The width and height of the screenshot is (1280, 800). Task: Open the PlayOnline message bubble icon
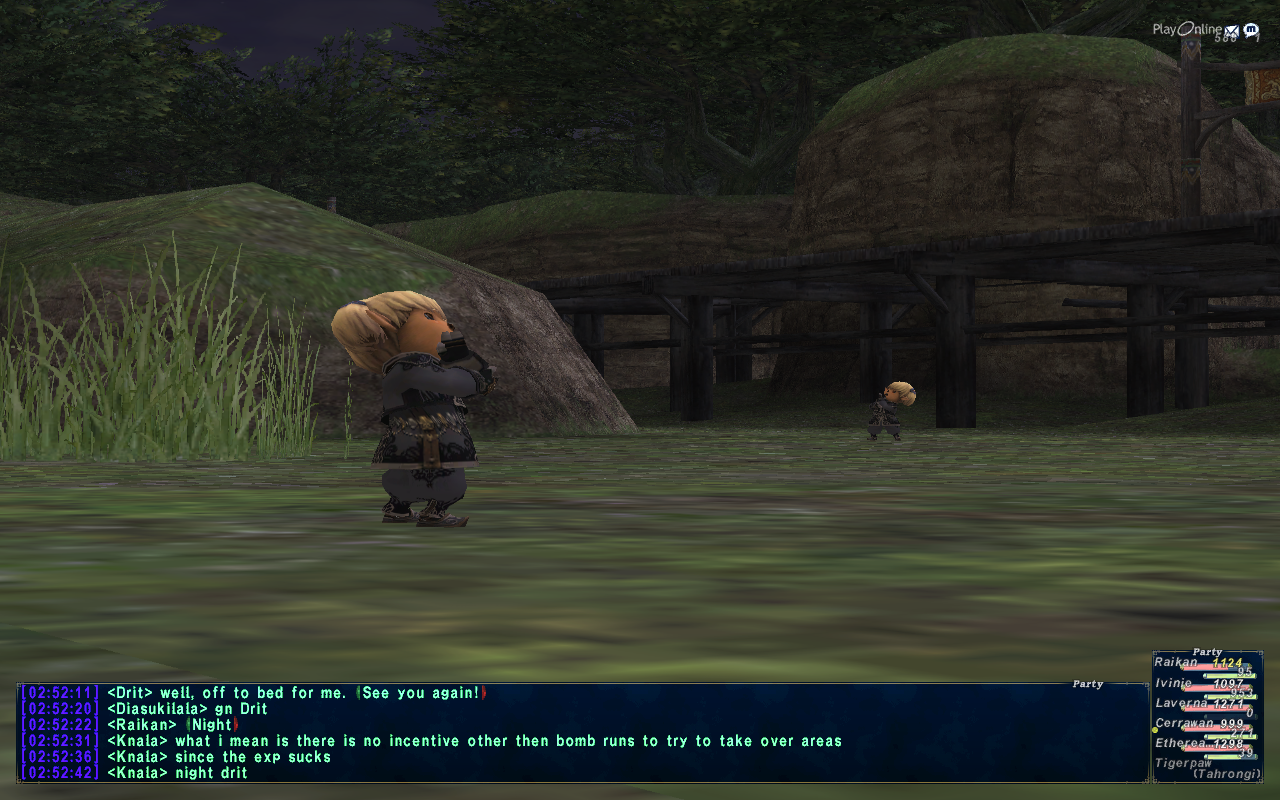1250,31
